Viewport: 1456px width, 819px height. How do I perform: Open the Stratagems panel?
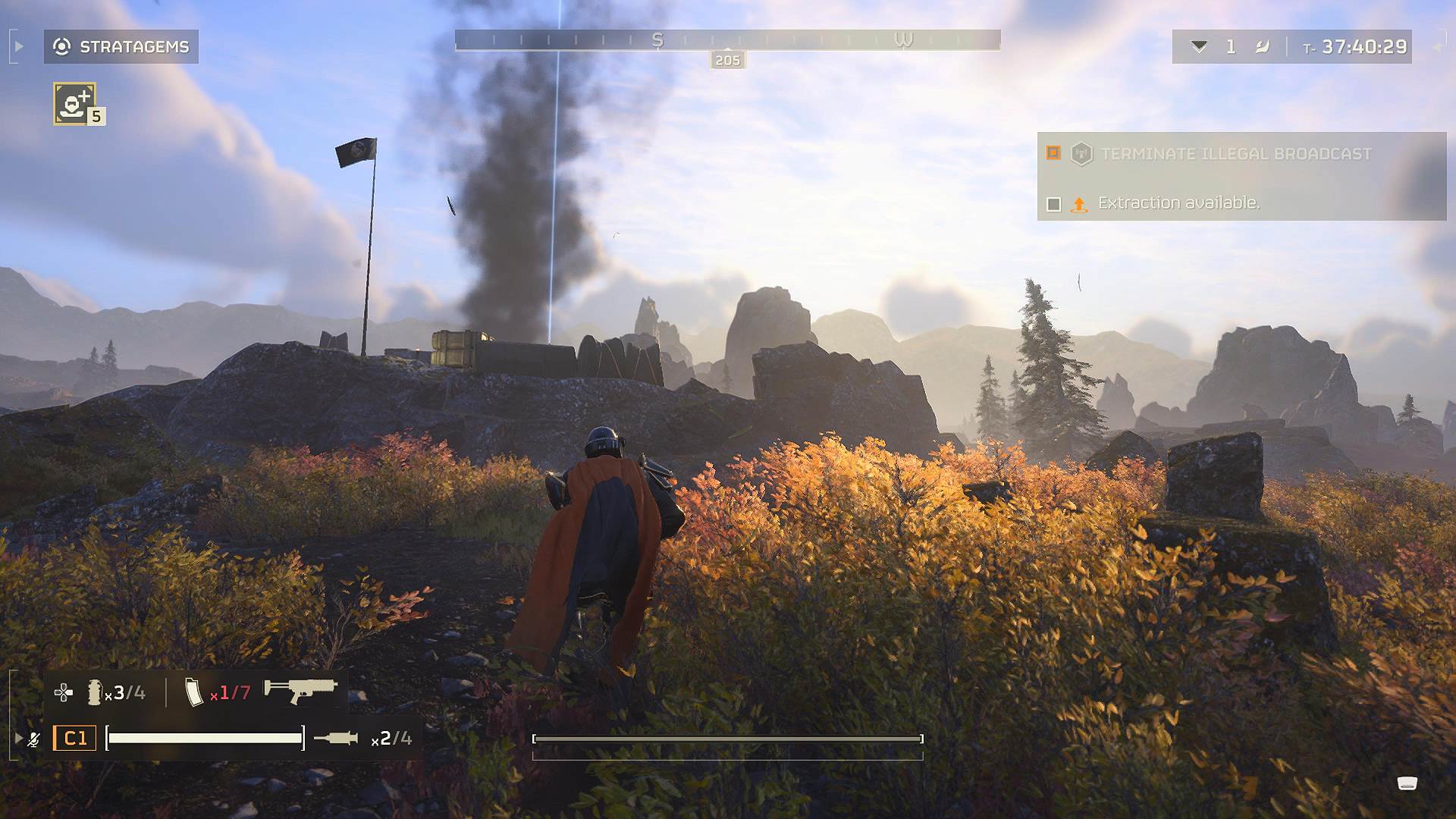(x=121, y=47)
